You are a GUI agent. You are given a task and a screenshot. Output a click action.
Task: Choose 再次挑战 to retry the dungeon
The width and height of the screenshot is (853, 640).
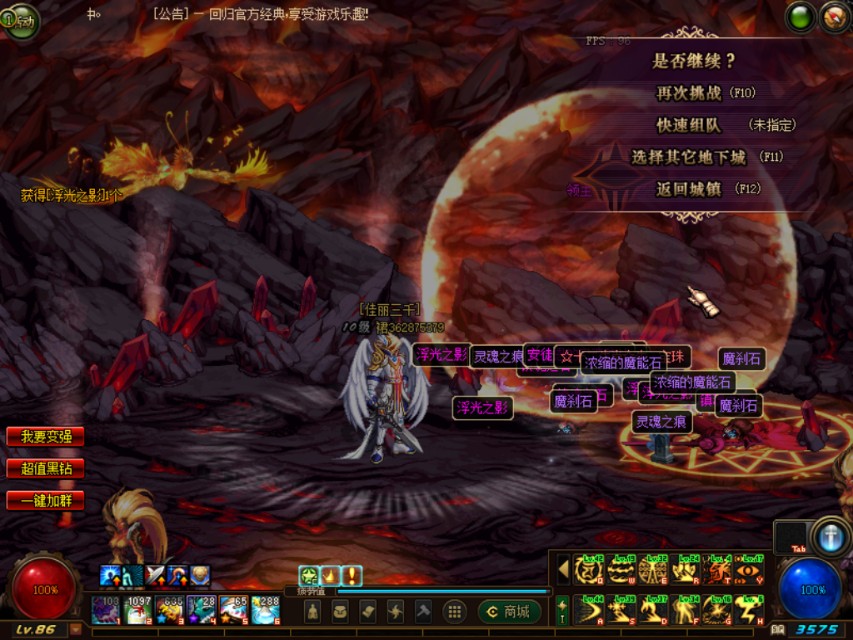690,93
